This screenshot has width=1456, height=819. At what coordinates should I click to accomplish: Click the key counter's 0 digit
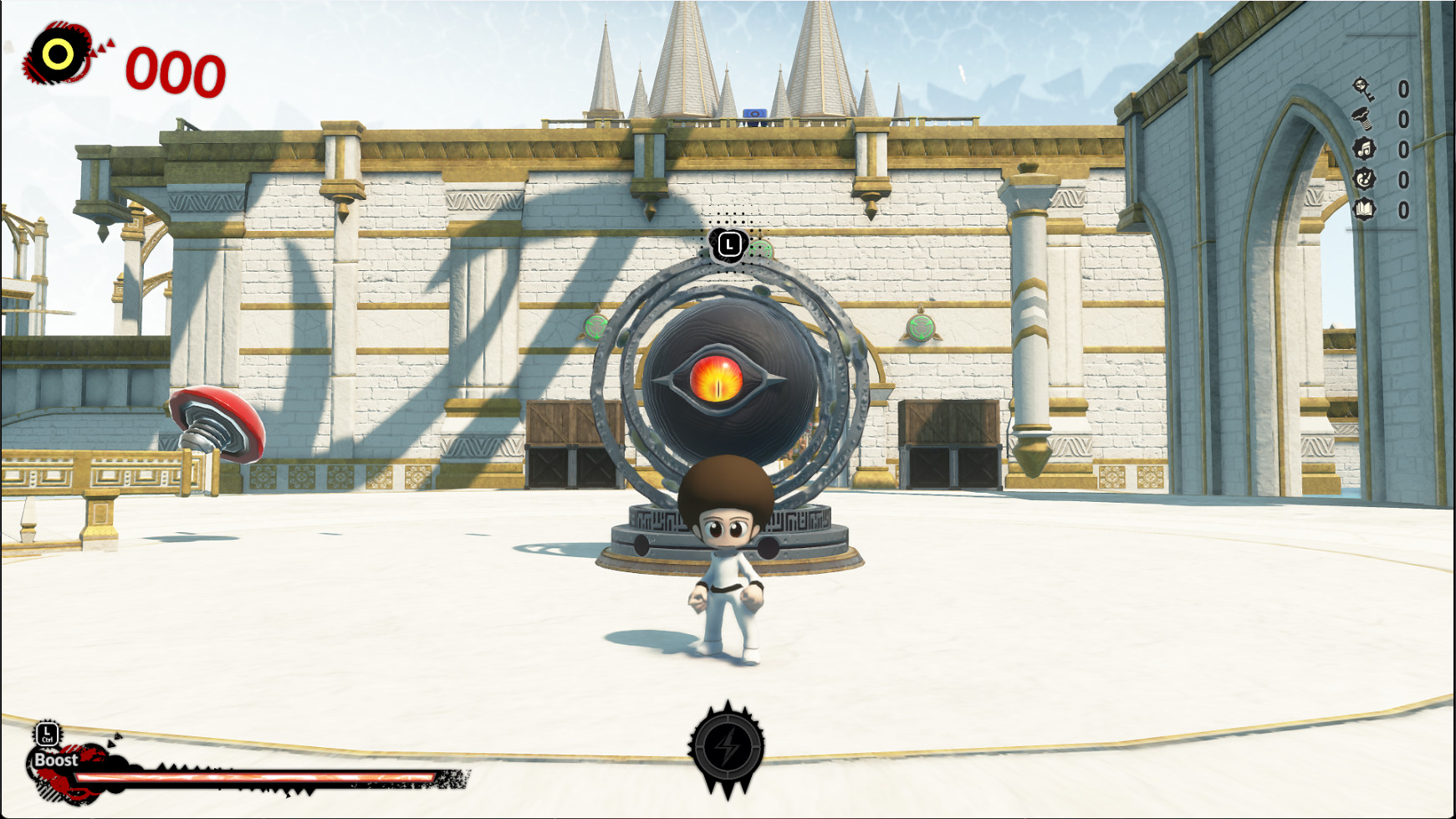pos(1402,89)
